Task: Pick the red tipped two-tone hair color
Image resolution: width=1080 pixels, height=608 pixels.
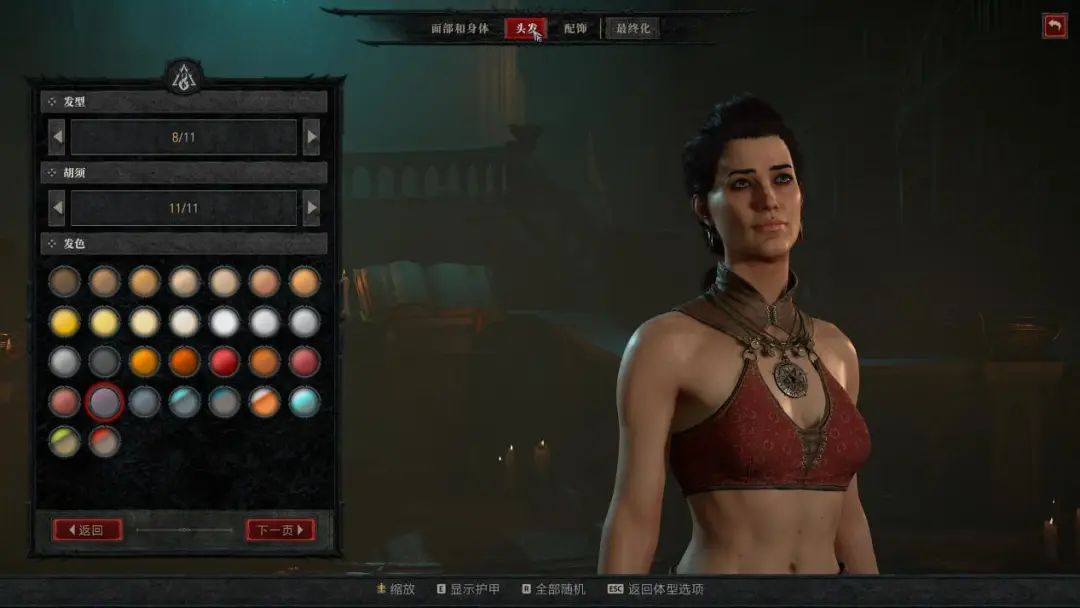Action: click(x=105, y=441)
